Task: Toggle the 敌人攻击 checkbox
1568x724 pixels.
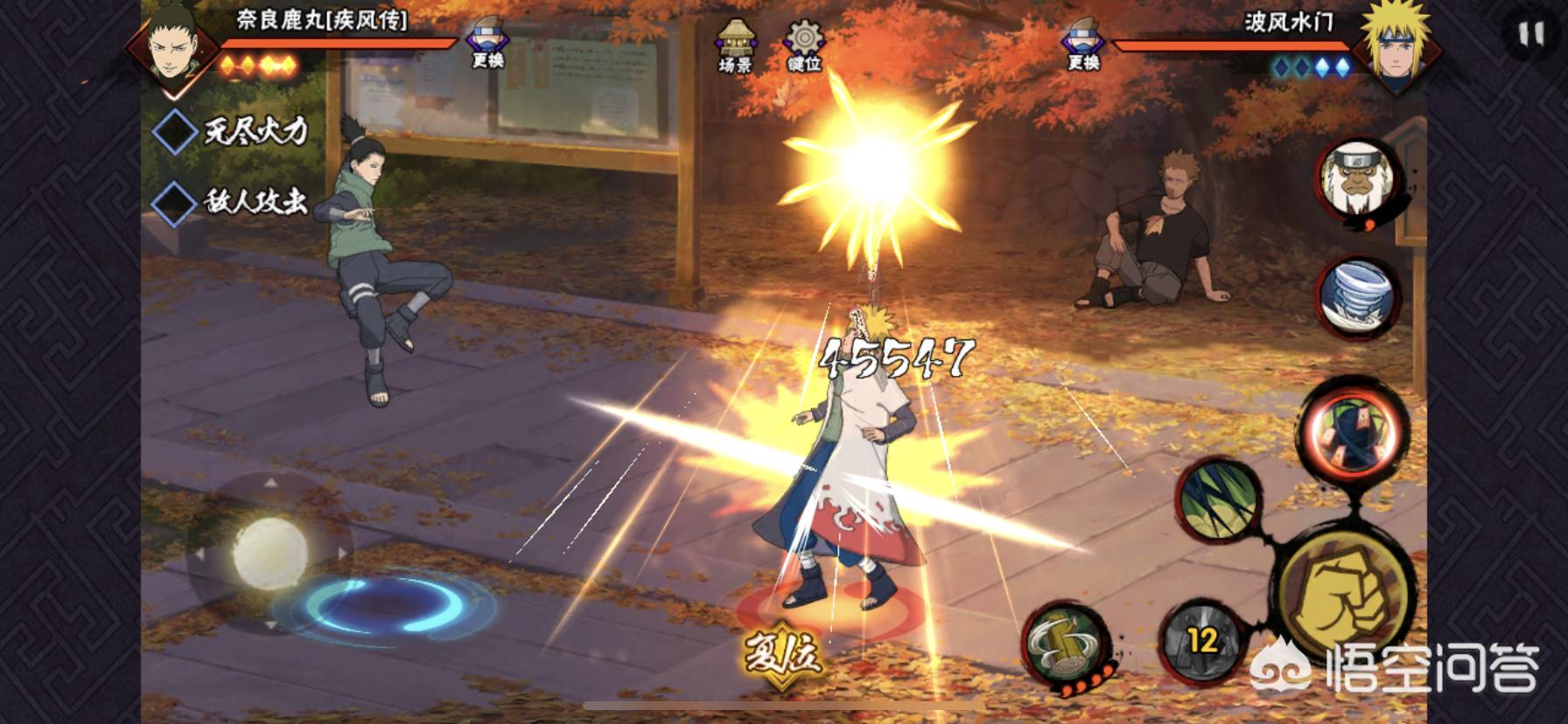Action: click(x=175, y=203)
